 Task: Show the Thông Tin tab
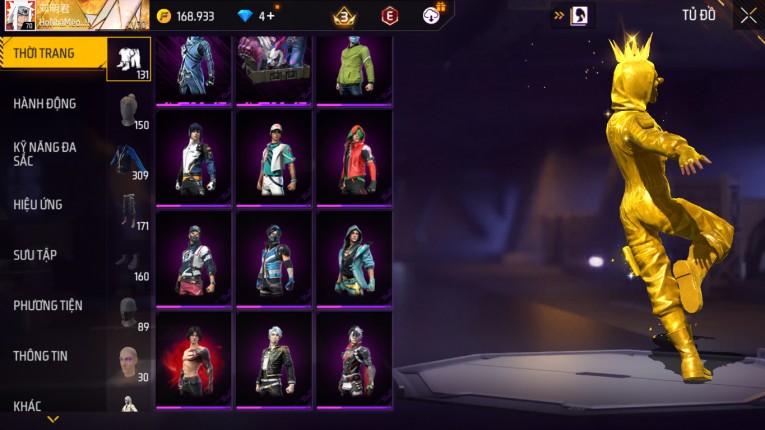tap(40, 356)
